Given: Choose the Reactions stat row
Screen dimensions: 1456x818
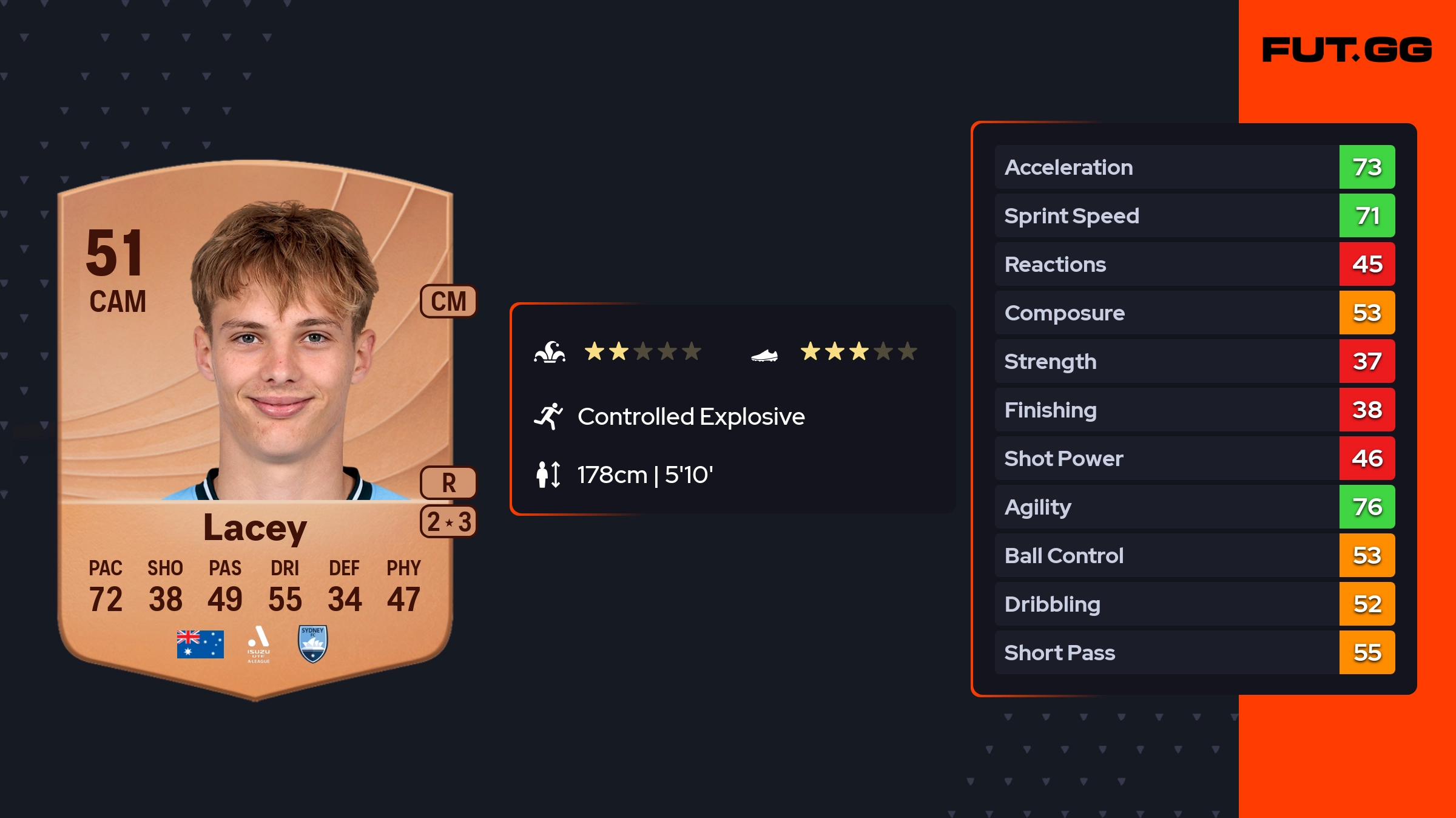Looking at the screenshot, I should (x=1195, y=264).
